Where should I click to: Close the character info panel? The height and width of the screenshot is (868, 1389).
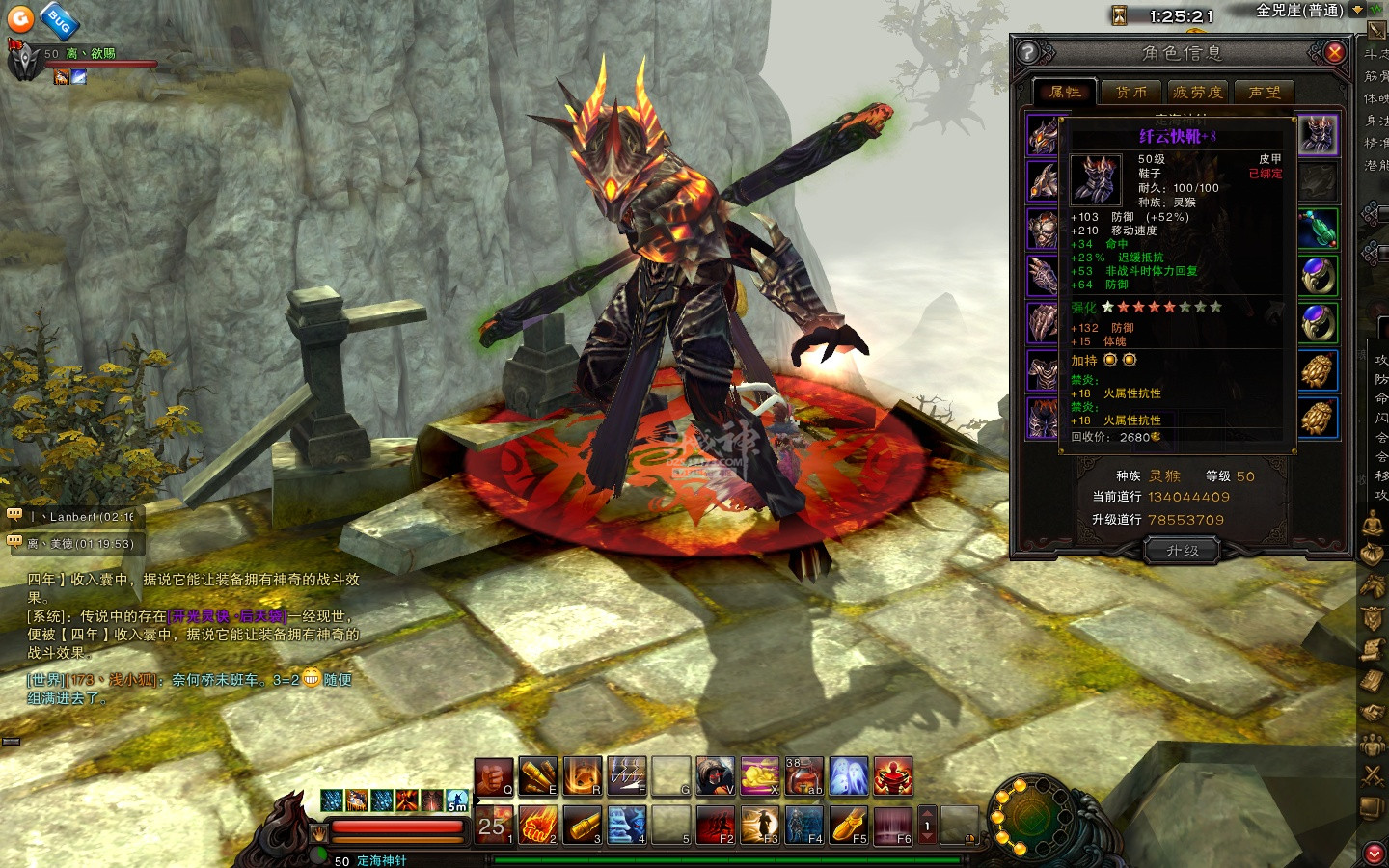pyautogui.click(x=1335, y=53)
